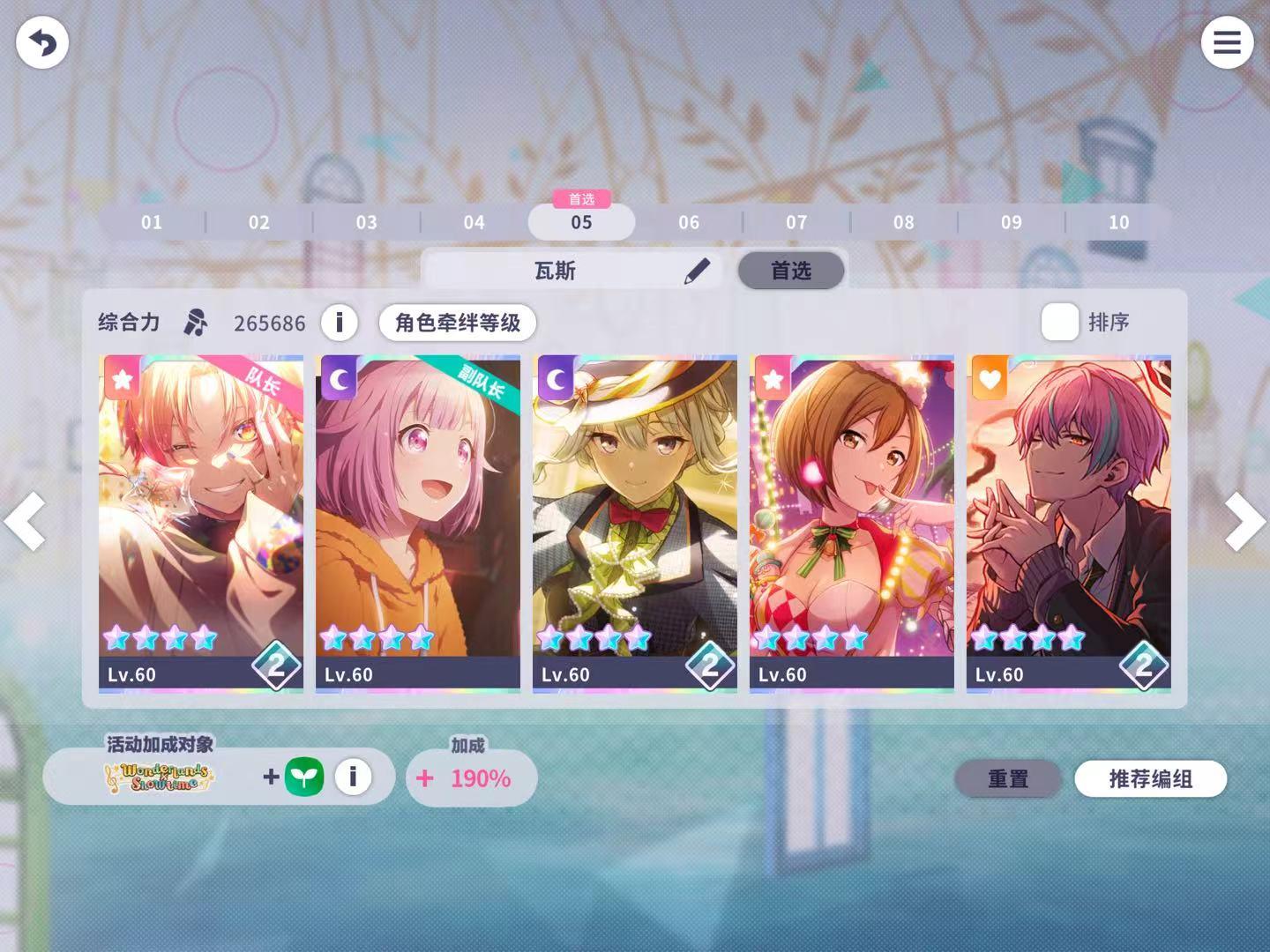This screenshot has height=952, width=1270.
Task: Click the green sprout event bonus icon
Action: click(x=304, y=777)
